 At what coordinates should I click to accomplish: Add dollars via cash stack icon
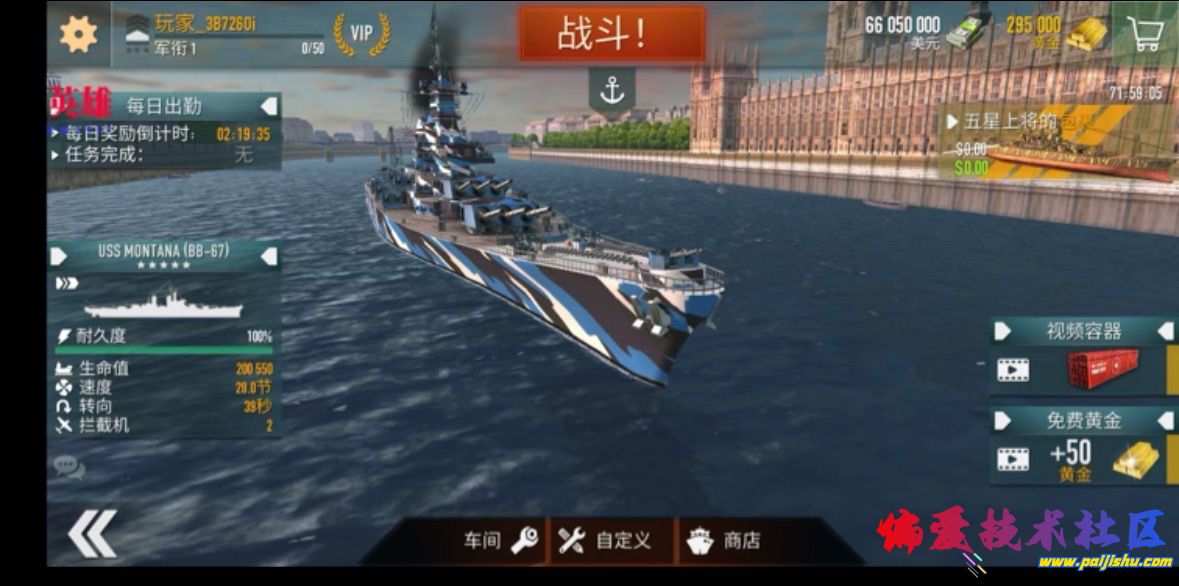[x=968, y=31]
